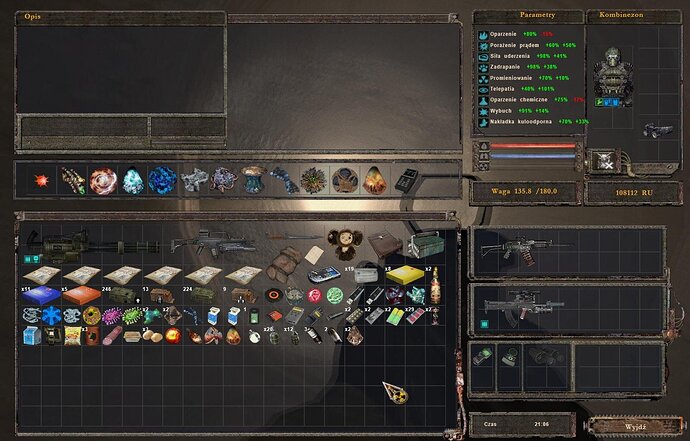The width and height of the screenshot is (690, 441).
Task: Choose the brown backpack item
Action: pos(282,267)
